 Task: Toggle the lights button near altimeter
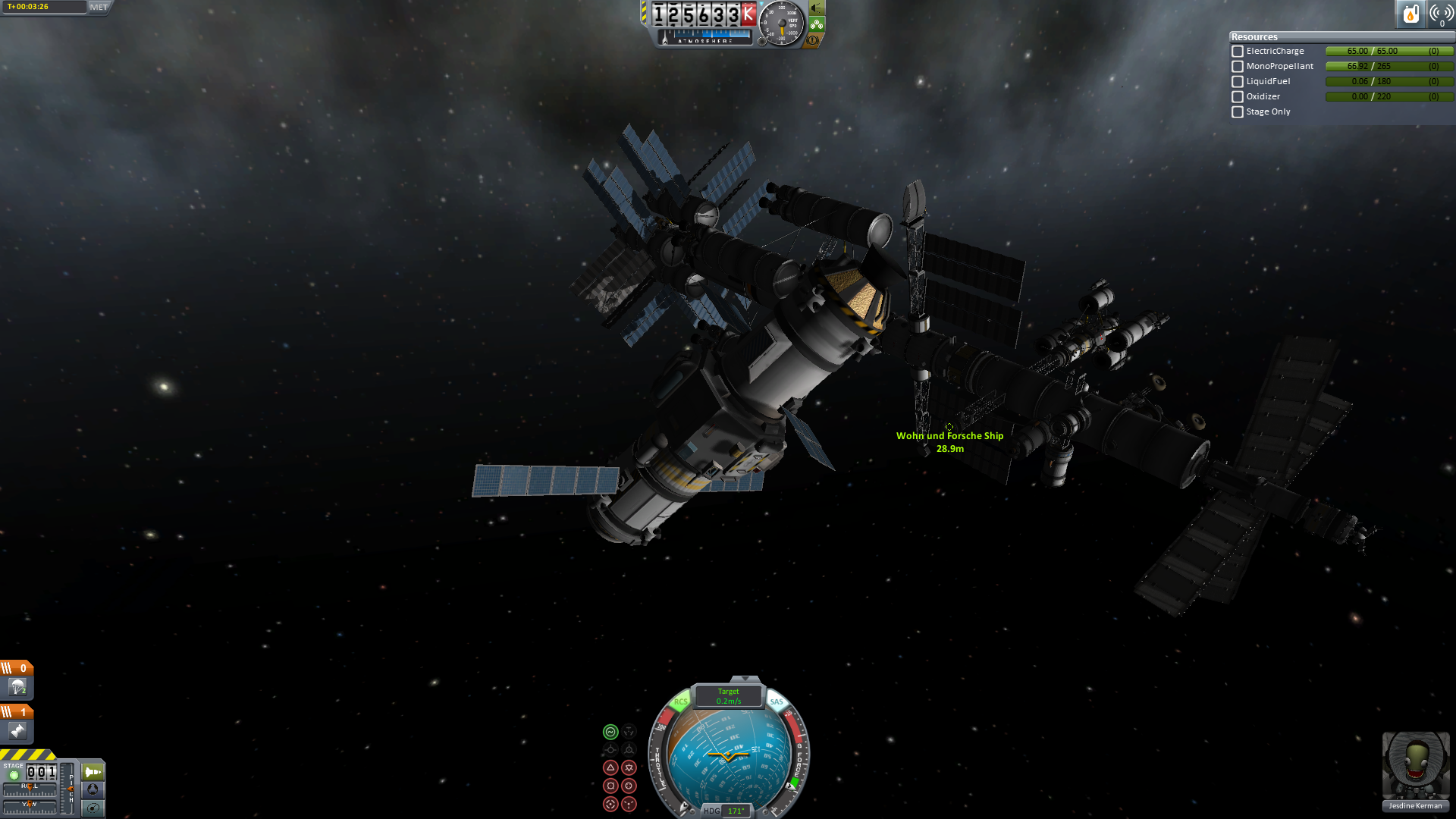817,8
